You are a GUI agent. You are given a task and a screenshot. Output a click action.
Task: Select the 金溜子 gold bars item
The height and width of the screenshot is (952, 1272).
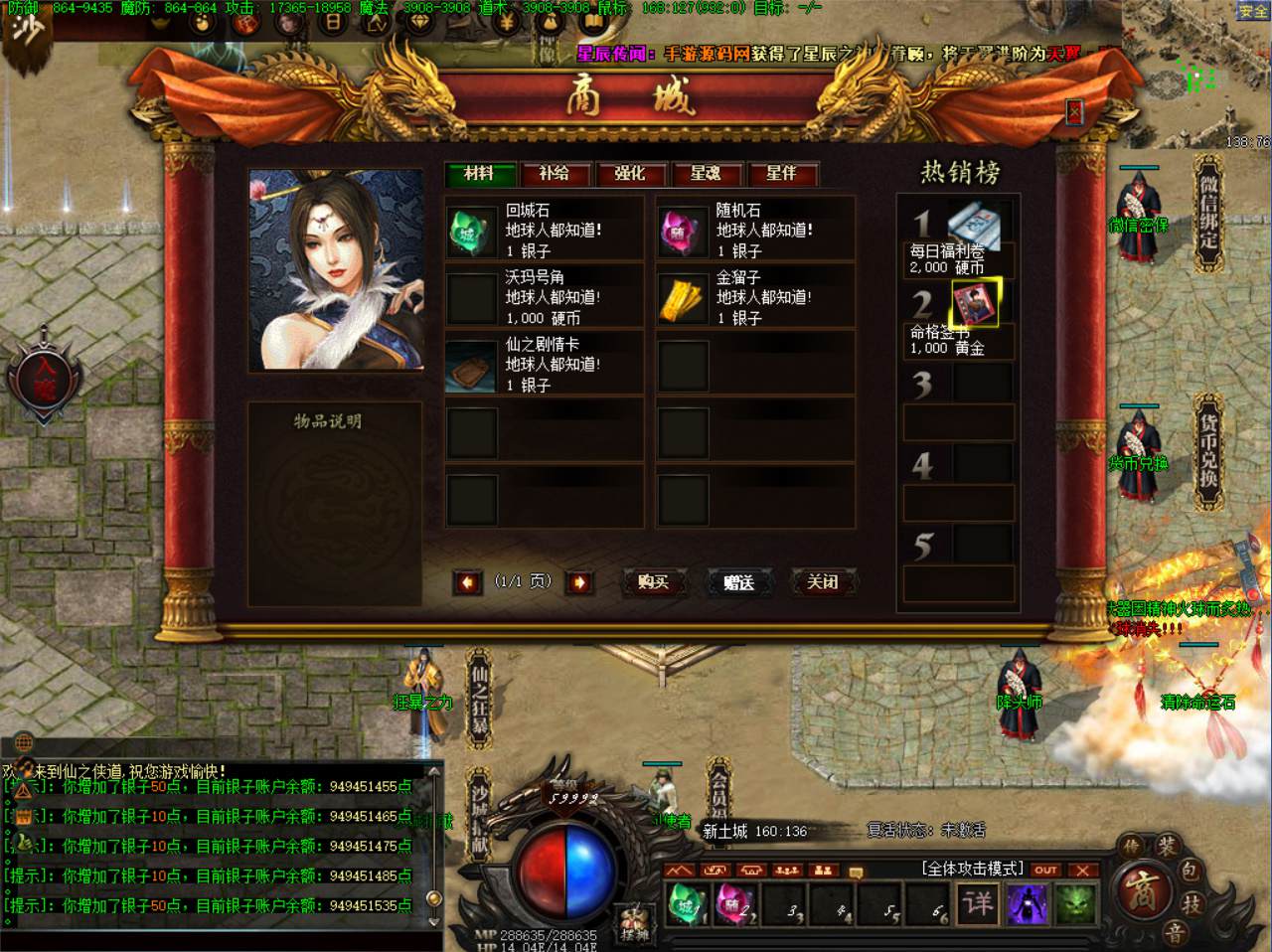[682, 298]
